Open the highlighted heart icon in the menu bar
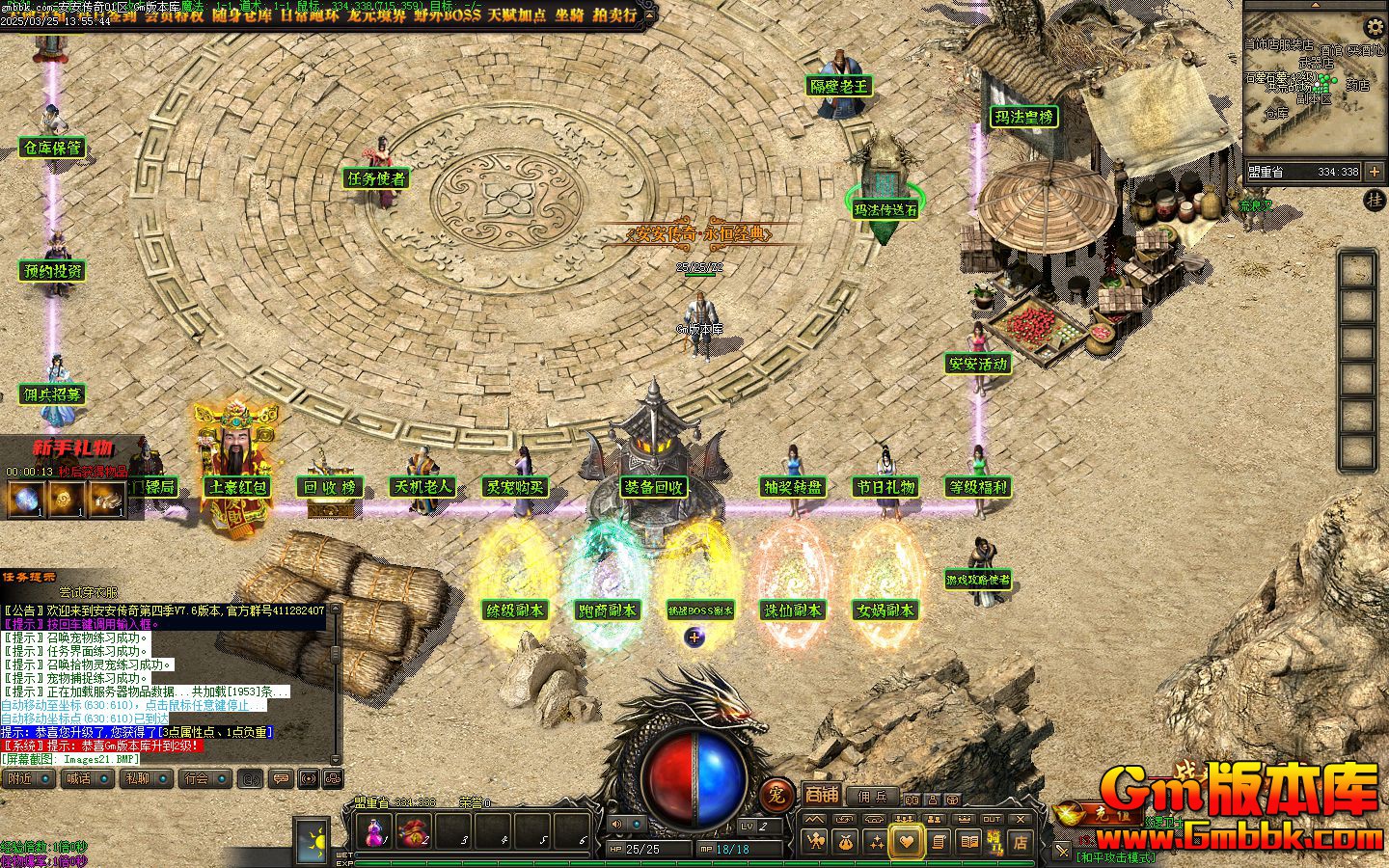Image resolution: width=1389 pixels, height=868 pixels. (906, 842)
